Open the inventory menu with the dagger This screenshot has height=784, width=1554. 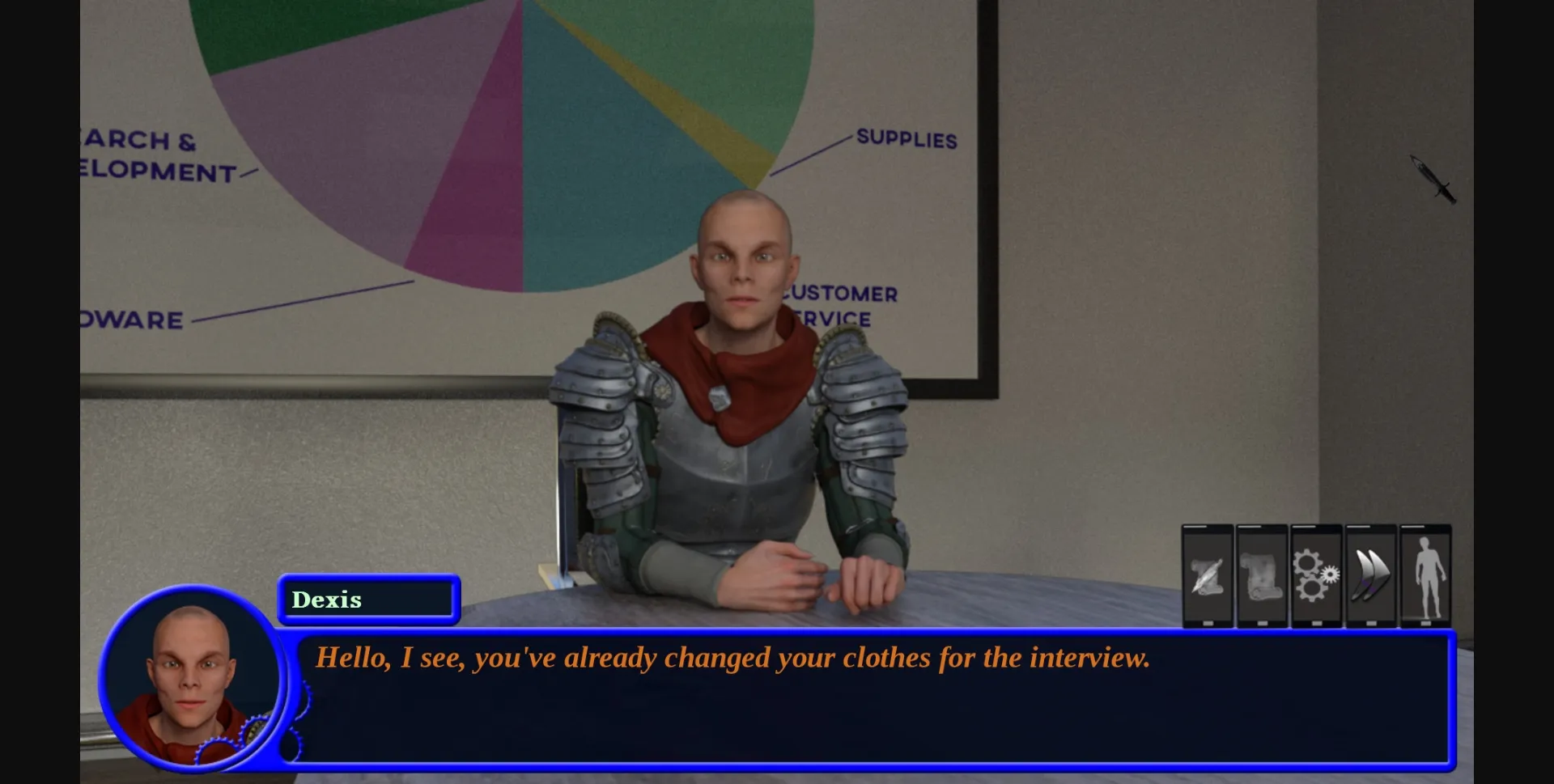coord(1431,180)
